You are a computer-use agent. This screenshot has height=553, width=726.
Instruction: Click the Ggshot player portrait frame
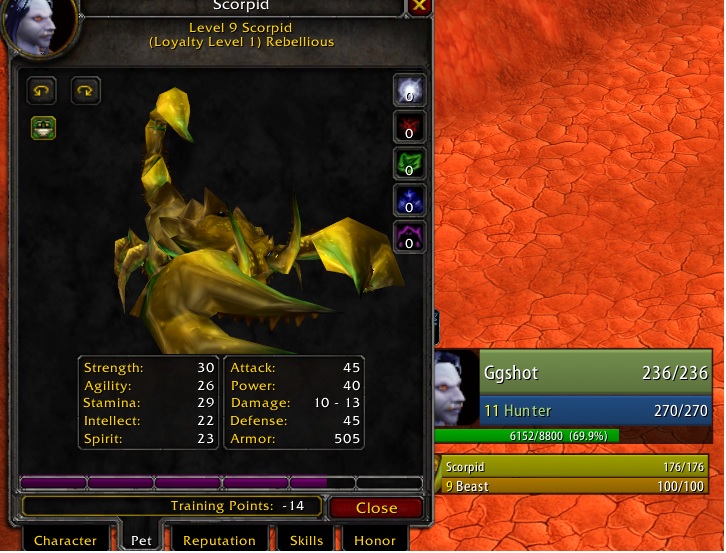click(x=457, y=388)
